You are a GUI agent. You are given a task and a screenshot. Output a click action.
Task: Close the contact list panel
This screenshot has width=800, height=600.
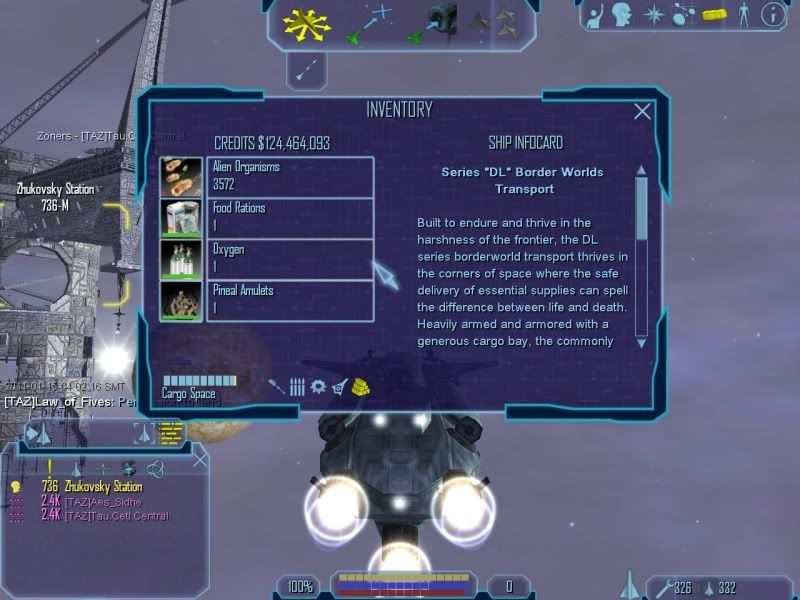(x=200, y=460)
